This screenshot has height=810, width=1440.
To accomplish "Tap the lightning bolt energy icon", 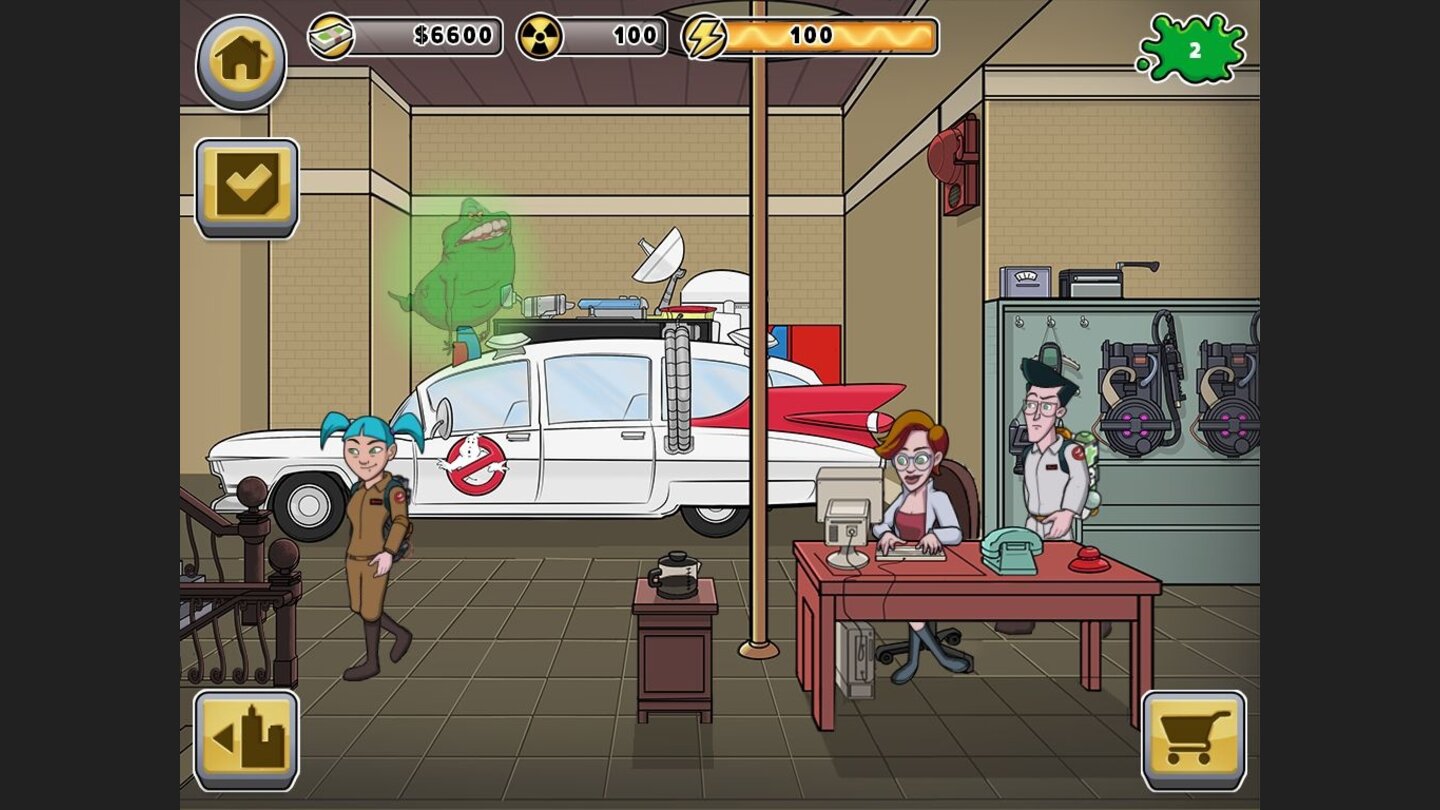I will [706, 36].
